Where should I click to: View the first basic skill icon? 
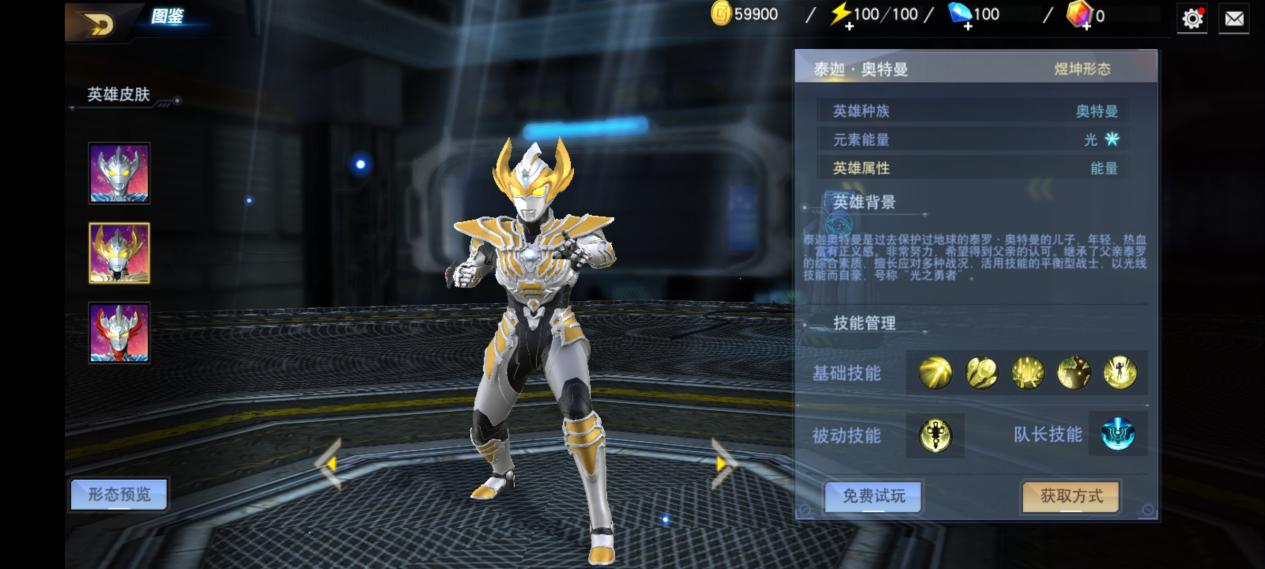click(936, 373)
